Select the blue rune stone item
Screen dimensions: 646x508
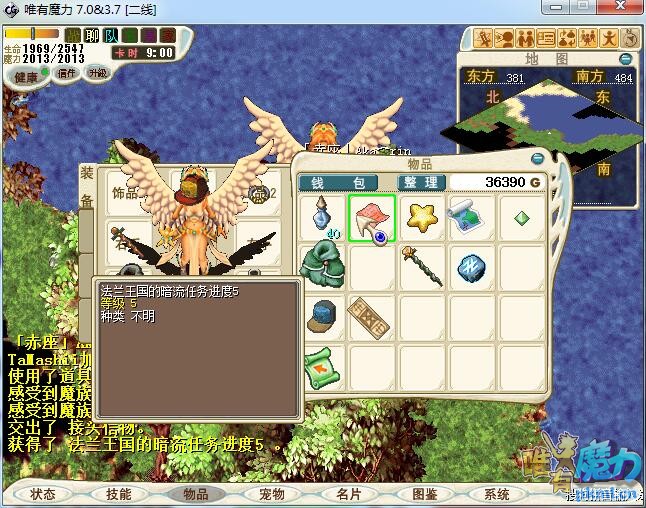click(471, 266)
